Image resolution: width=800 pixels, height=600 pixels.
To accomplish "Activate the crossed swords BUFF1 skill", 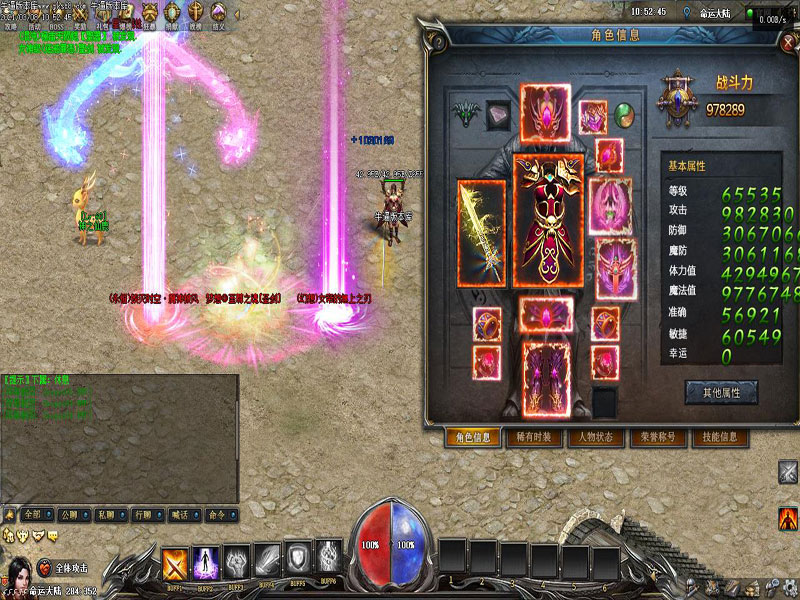I will pyautogui.click(x=176, y=563).
